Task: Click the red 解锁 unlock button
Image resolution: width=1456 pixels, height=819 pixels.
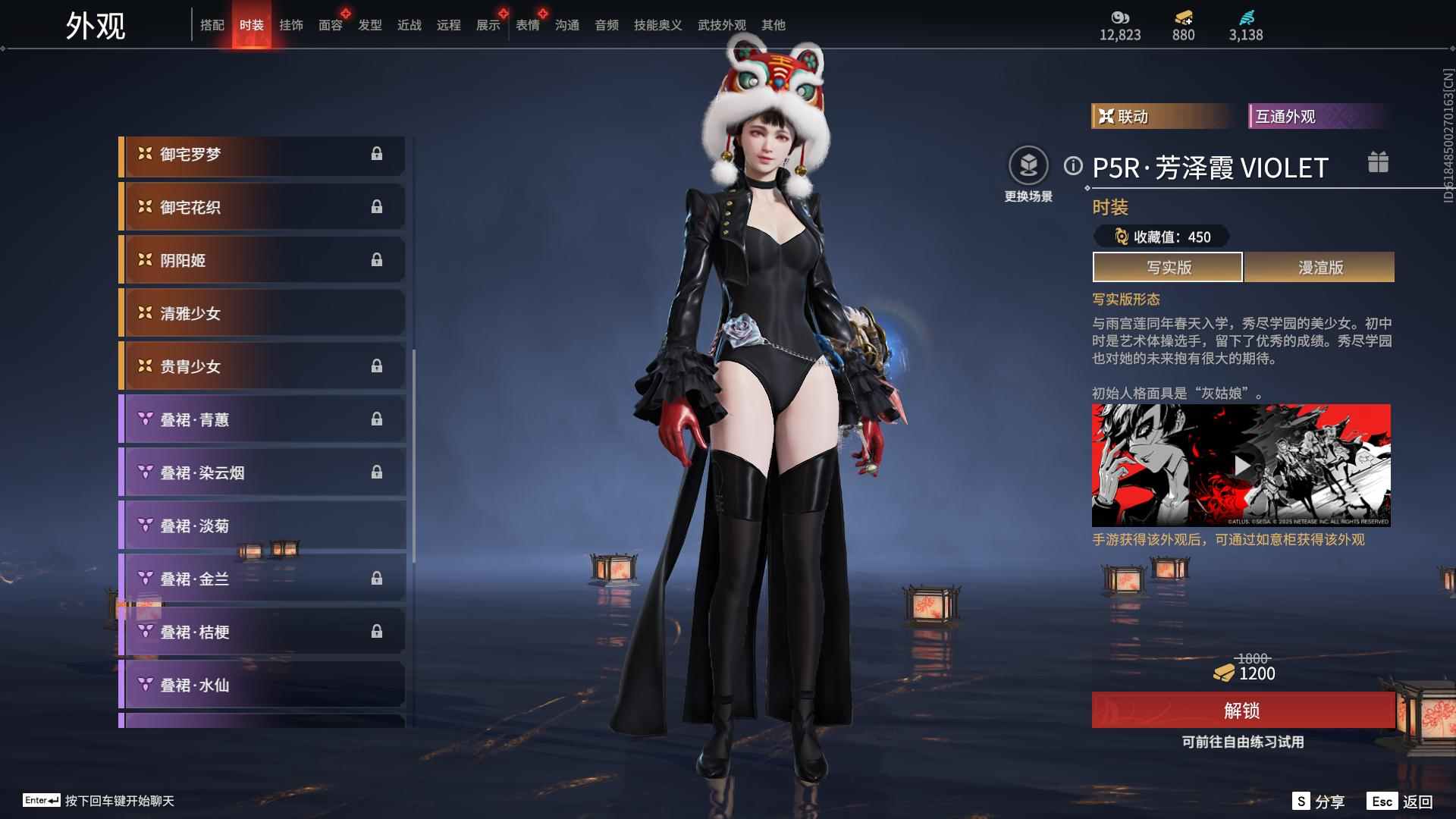Action: (1242, 711)
